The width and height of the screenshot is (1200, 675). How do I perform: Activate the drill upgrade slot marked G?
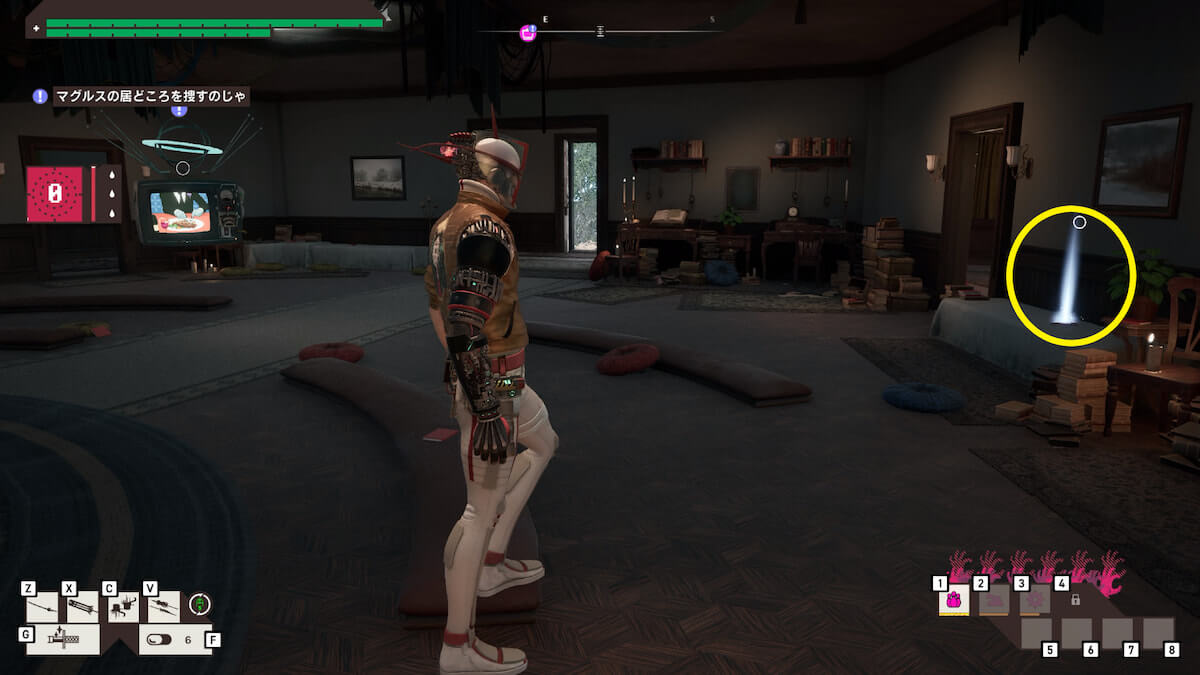coord(63,639)
